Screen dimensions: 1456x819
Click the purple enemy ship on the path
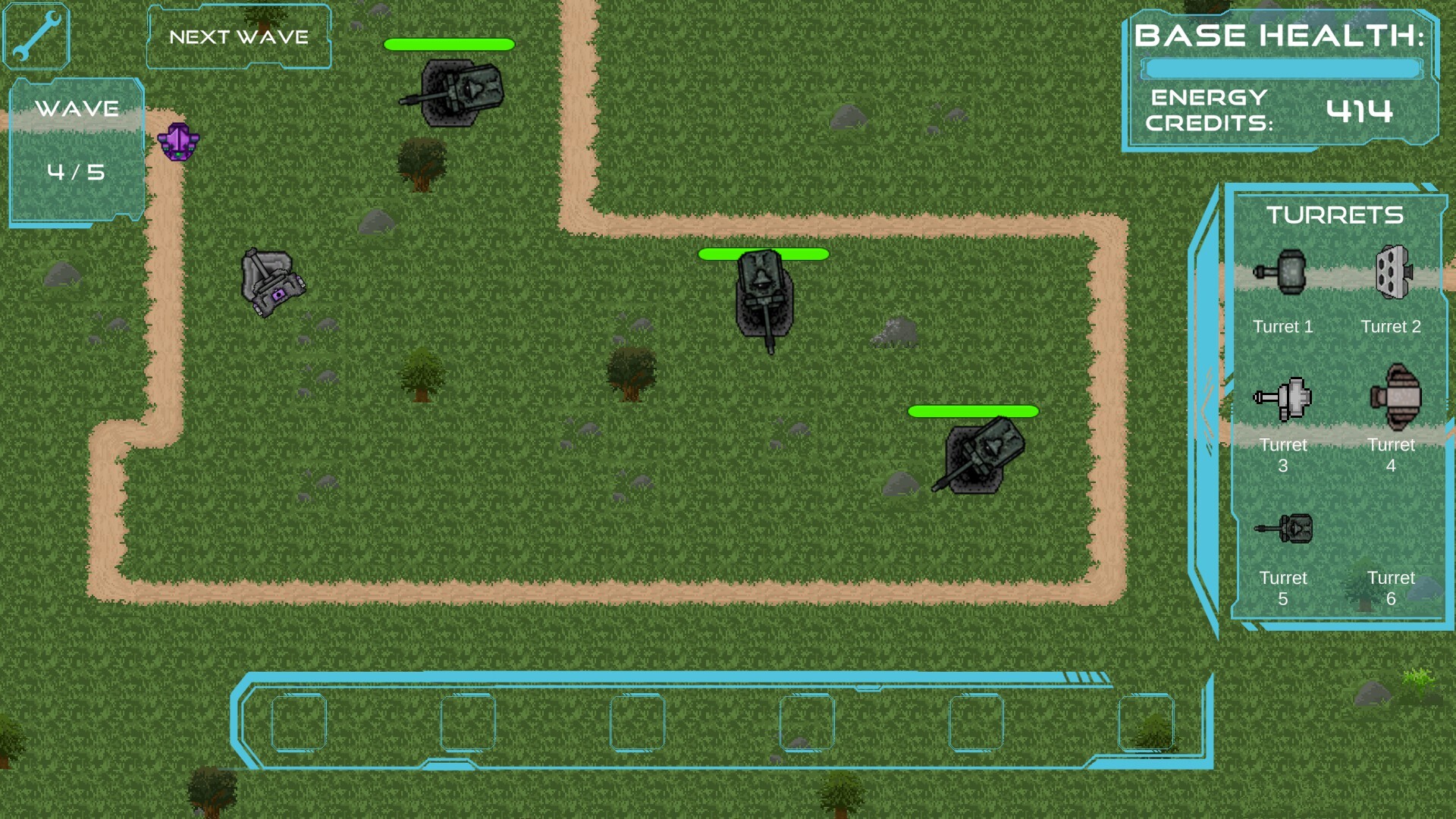[x=178, y=142]
